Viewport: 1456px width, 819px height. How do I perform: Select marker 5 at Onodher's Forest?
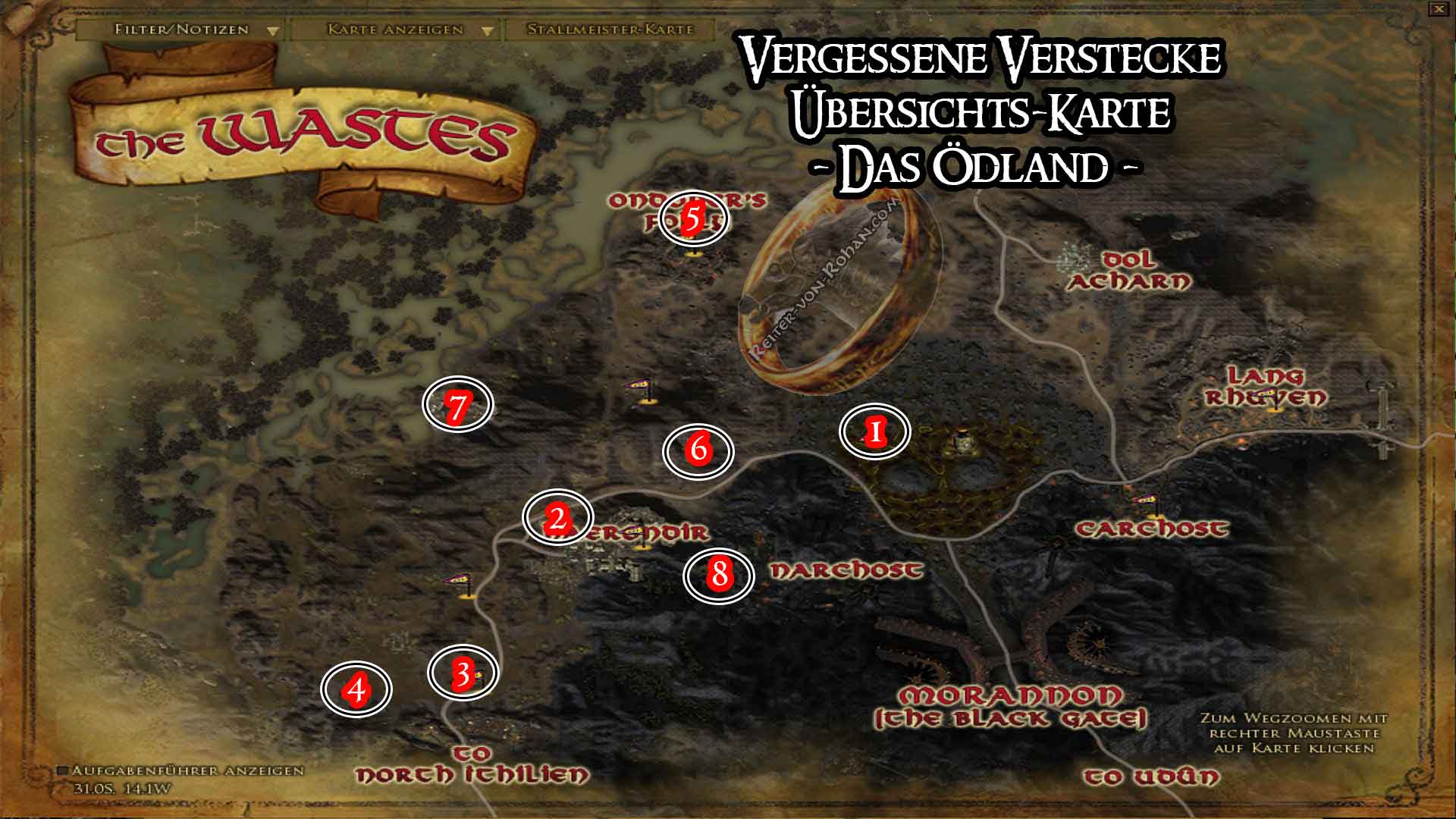click(x=692, y=220)
